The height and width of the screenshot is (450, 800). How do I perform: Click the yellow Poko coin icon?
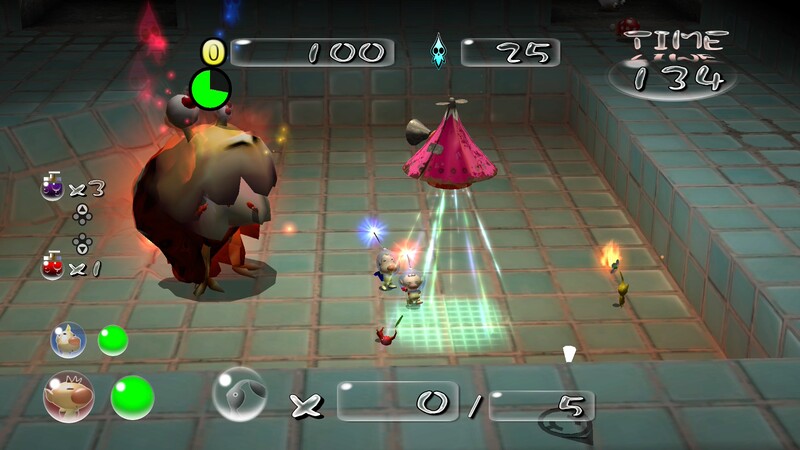tap(214, 52)
